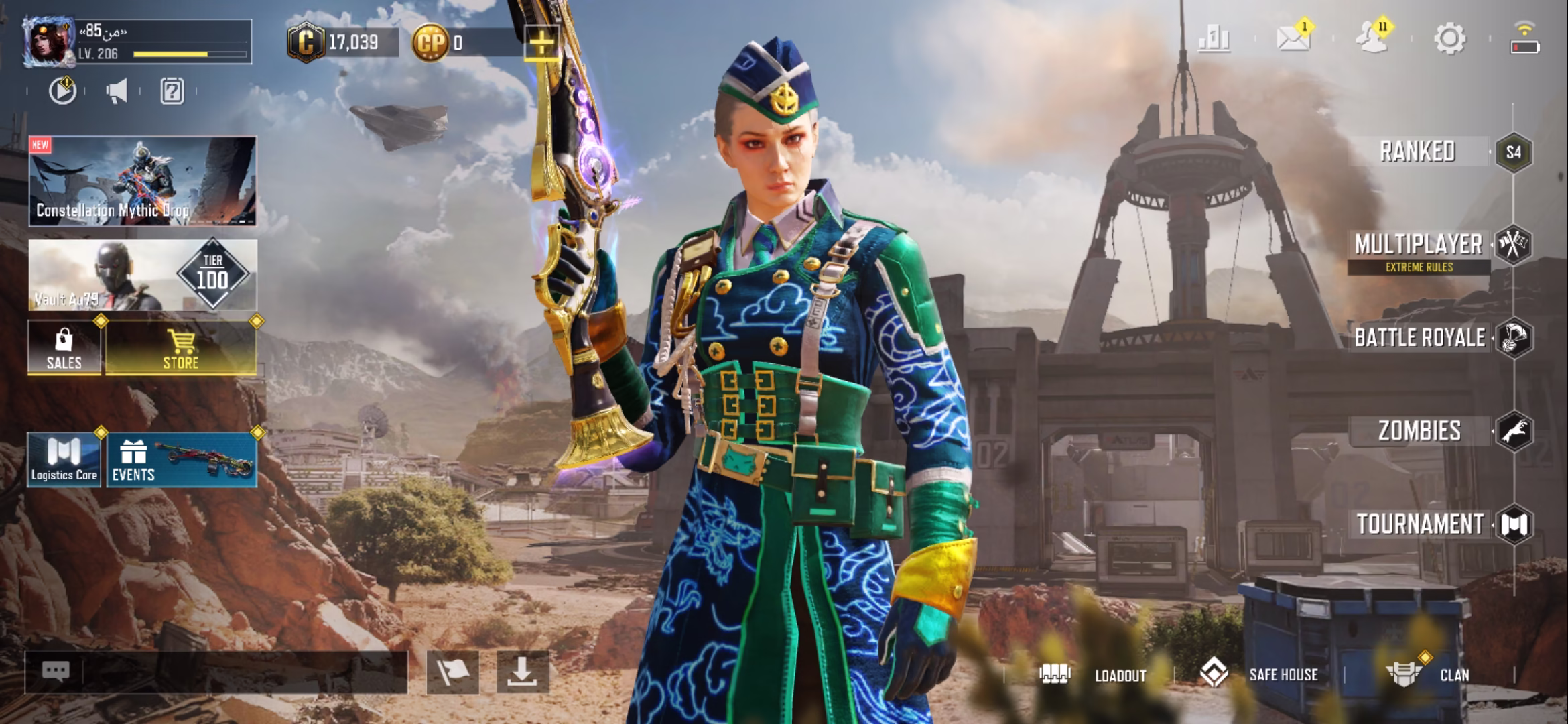This screenshot has width=1568, height=724.
Task: Open the Sales shop
Action: [64, 348]
